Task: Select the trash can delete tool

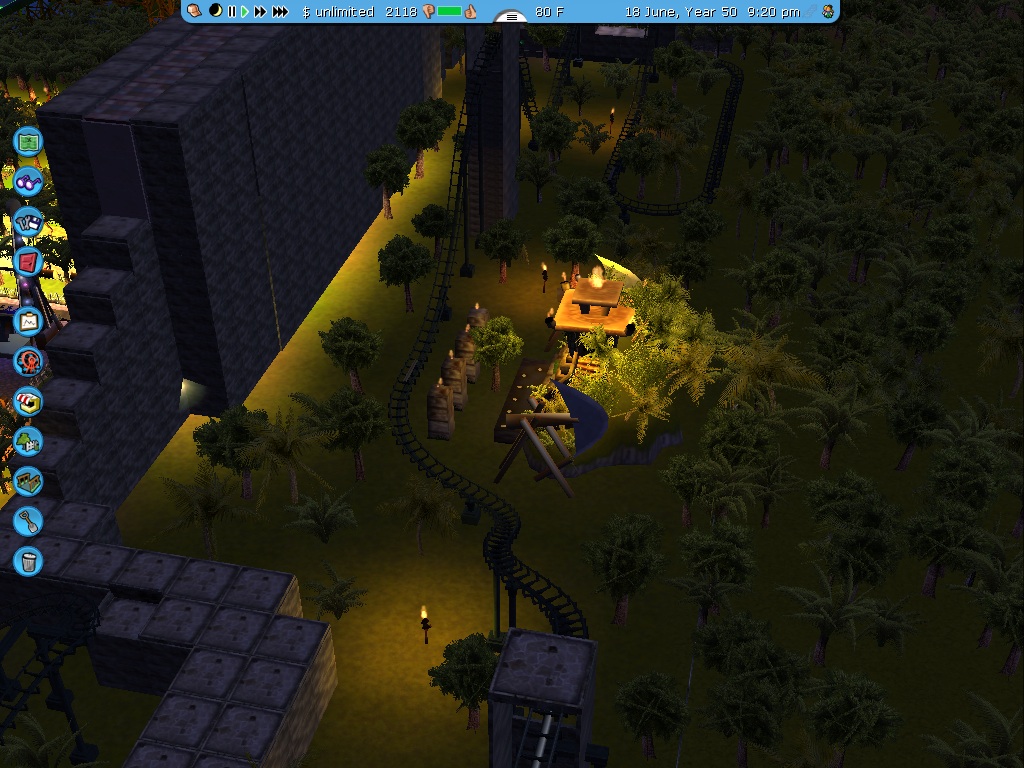Action: point(28,560)
